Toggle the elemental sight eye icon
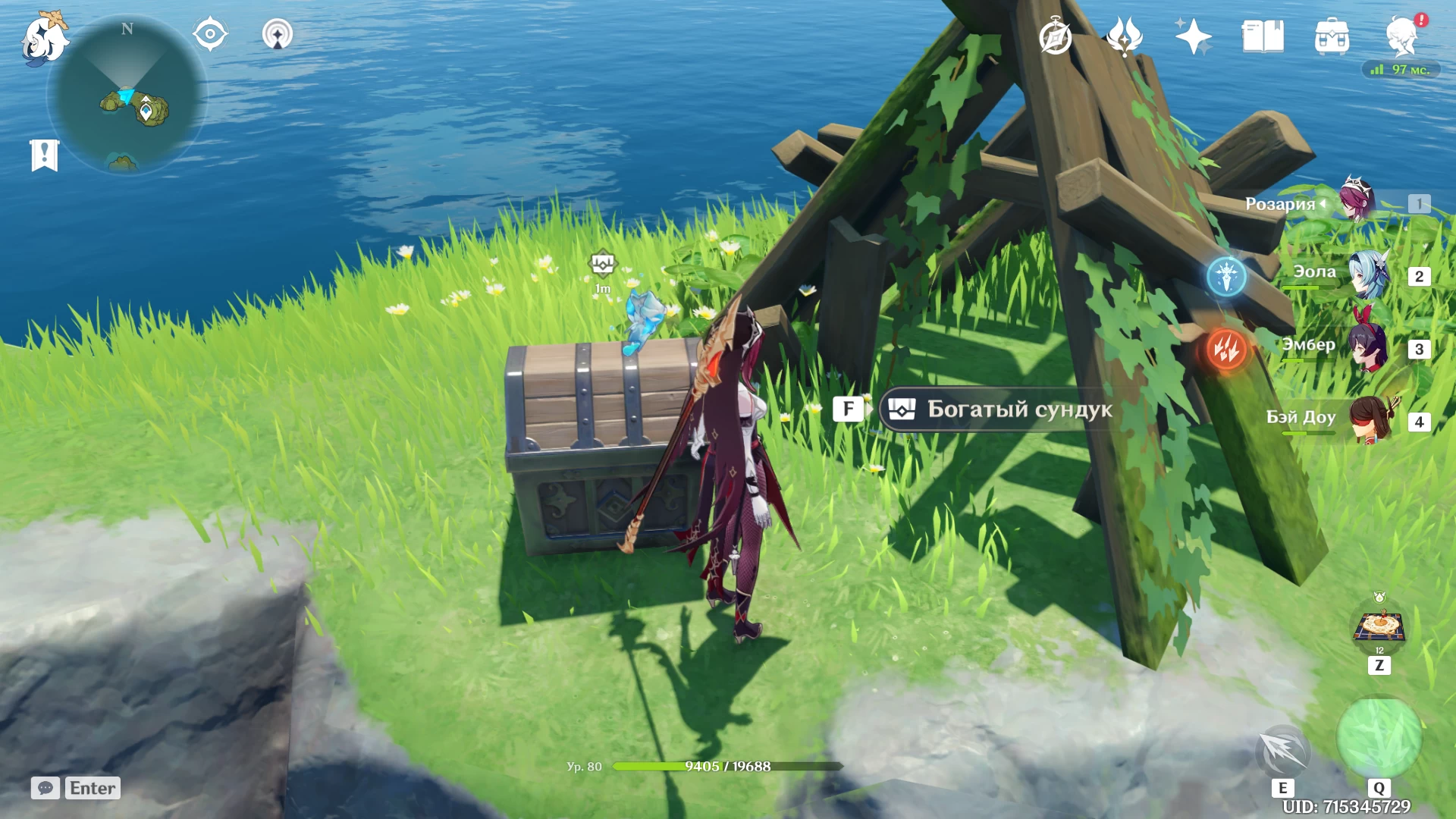1456x819 pixels. pos(210,35)
